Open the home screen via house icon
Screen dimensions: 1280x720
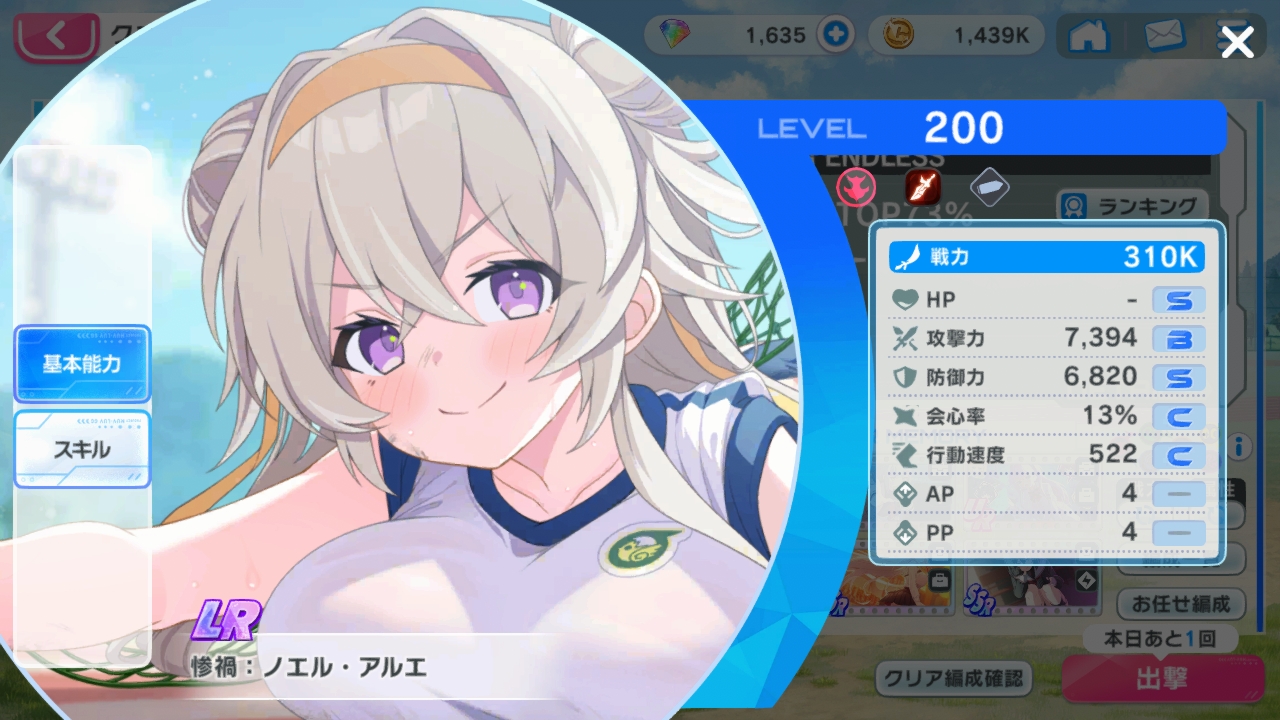[1088, 36]
